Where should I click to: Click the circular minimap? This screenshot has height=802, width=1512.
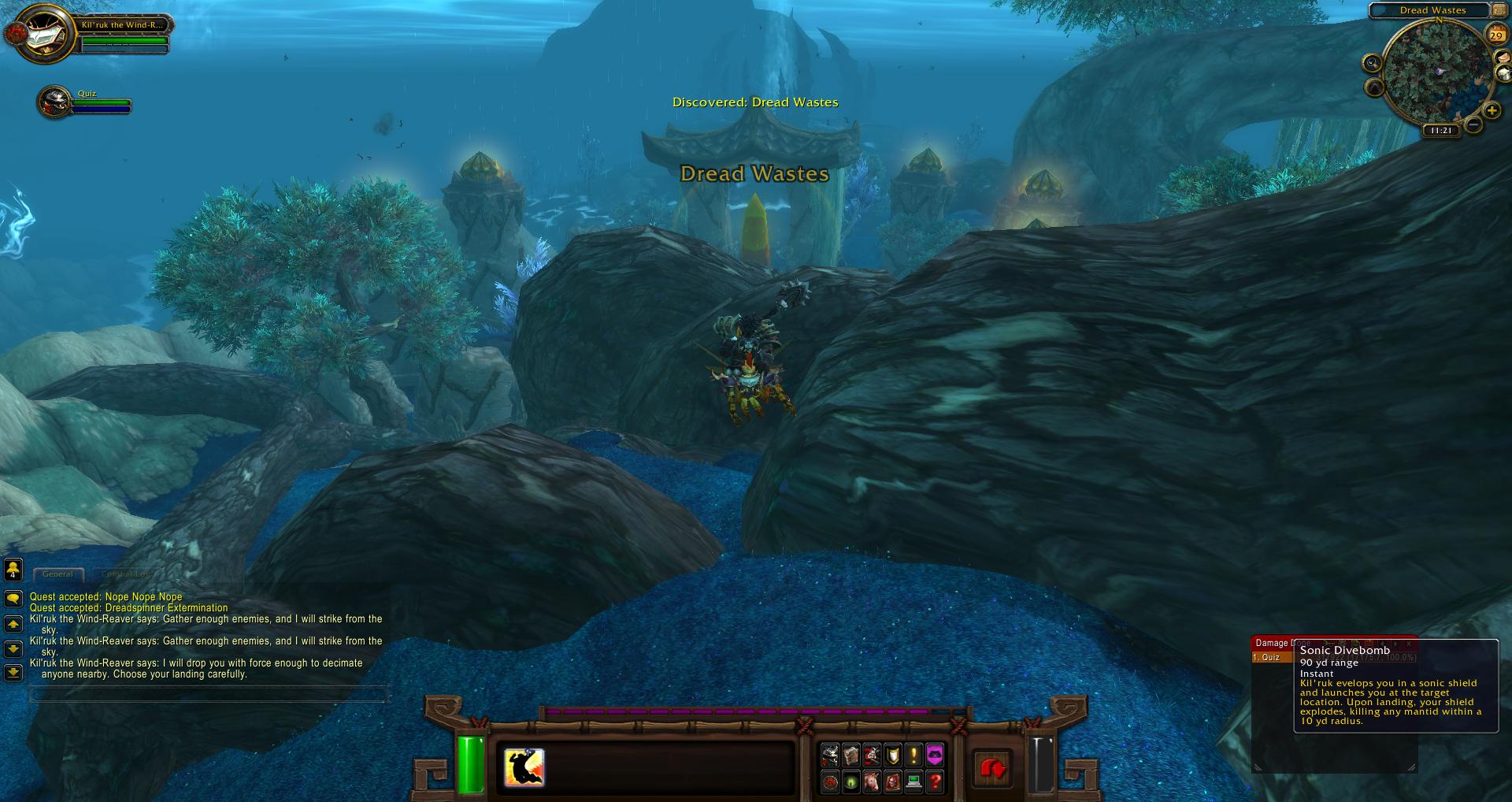tap(1437, 72)
